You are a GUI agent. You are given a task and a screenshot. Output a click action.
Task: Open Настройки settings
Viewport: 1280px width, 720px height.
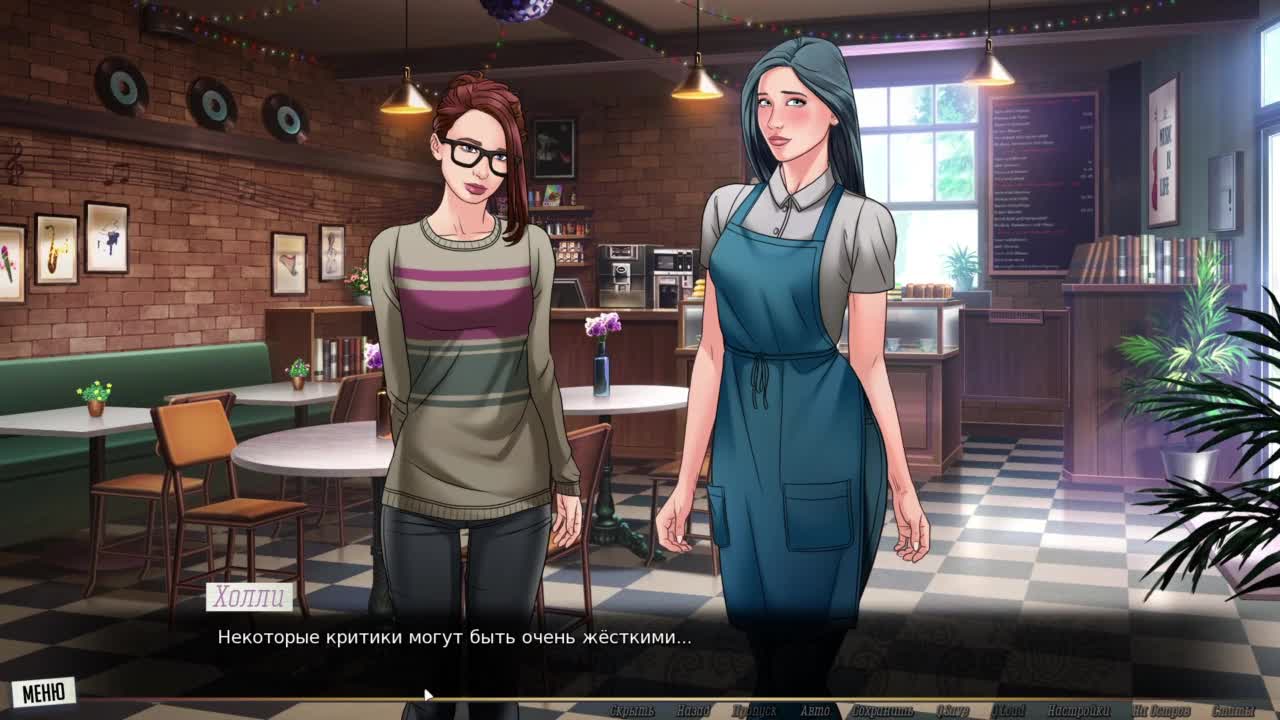(x=1079, y=711)
